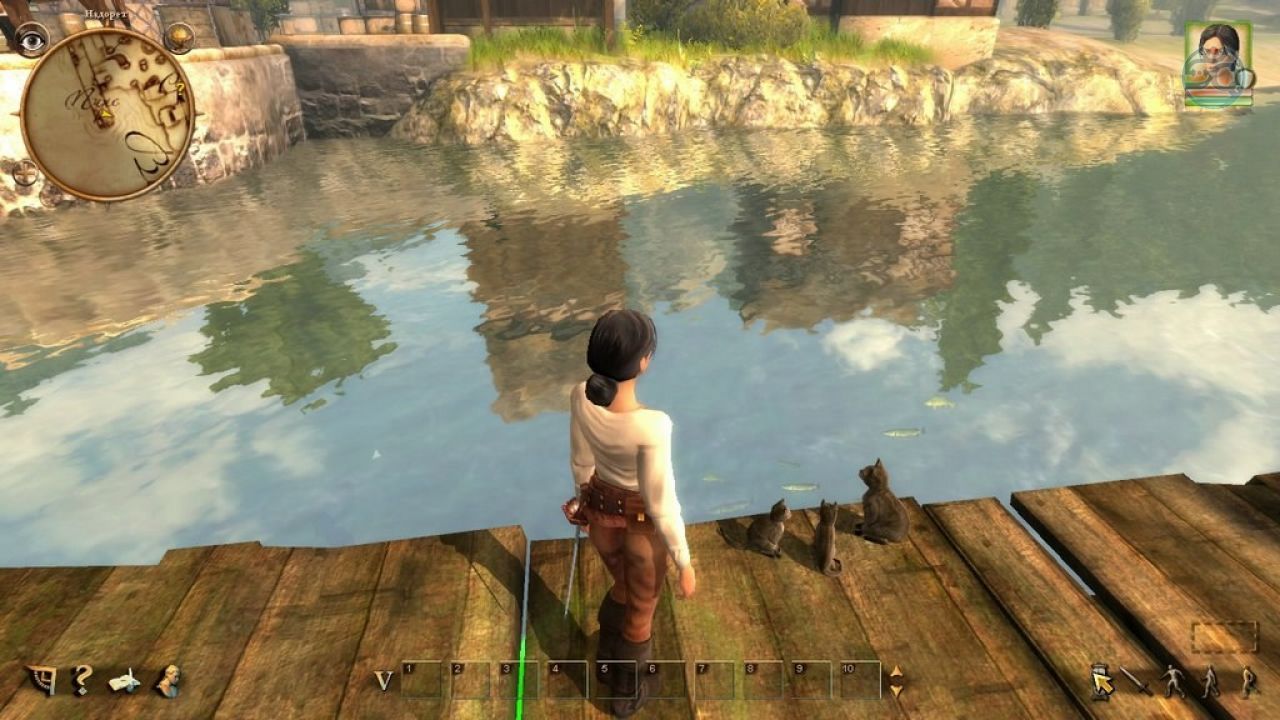
Task: Choose the golden sneaking figure movement mode
Action: (1248, 681)
